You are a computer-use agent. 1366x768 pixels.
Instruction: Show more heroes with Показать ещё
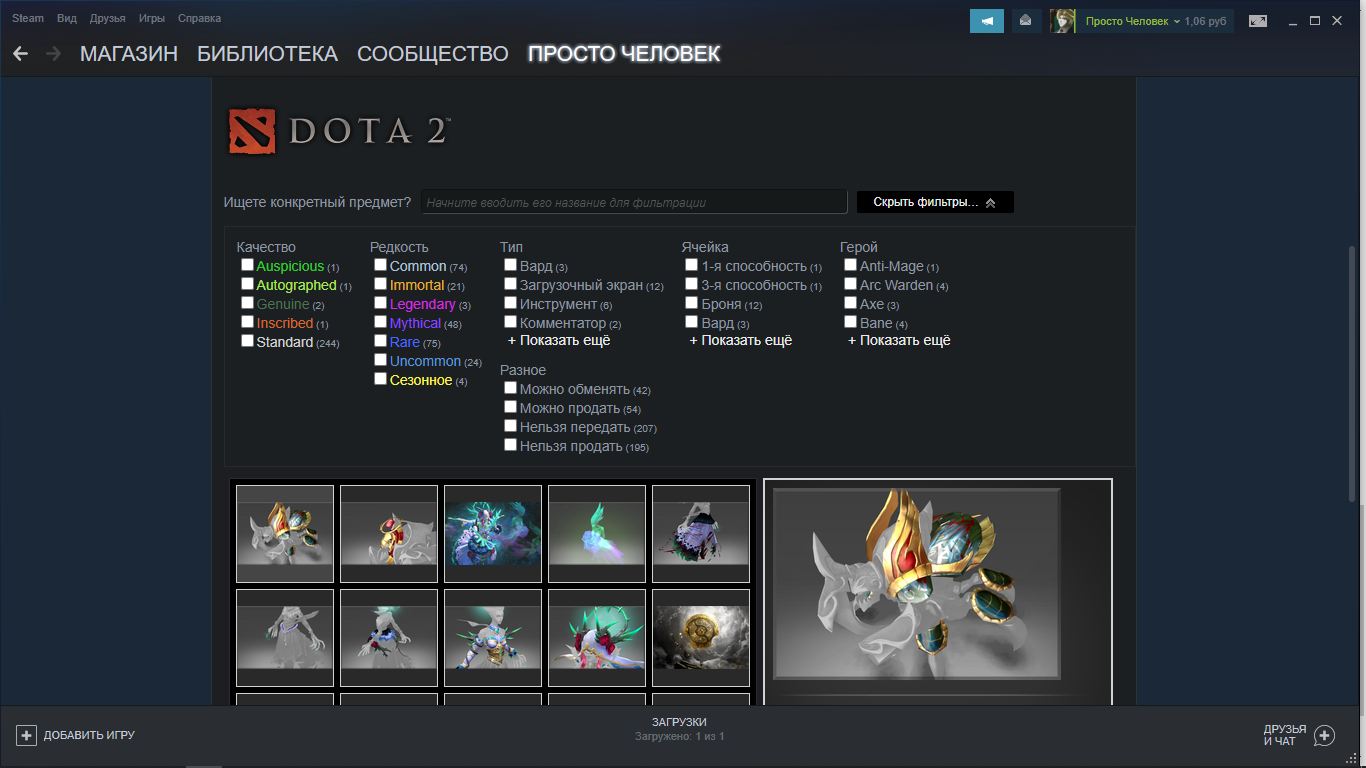(x=899, y=340)
